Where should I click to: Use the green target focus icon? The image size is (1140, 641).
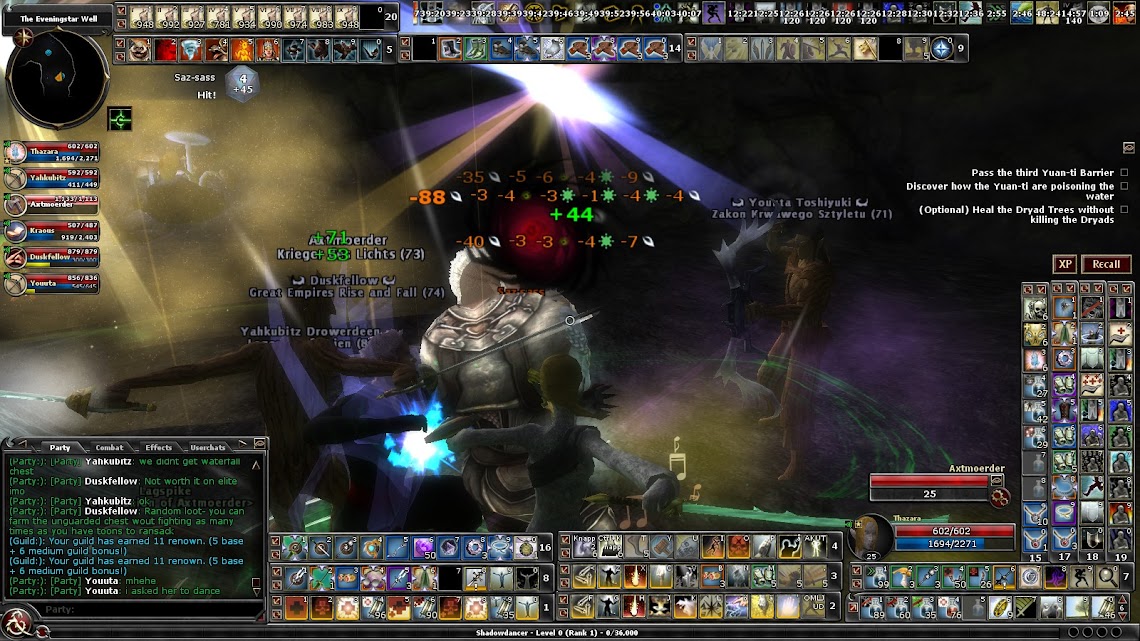[x=120, y=120]
